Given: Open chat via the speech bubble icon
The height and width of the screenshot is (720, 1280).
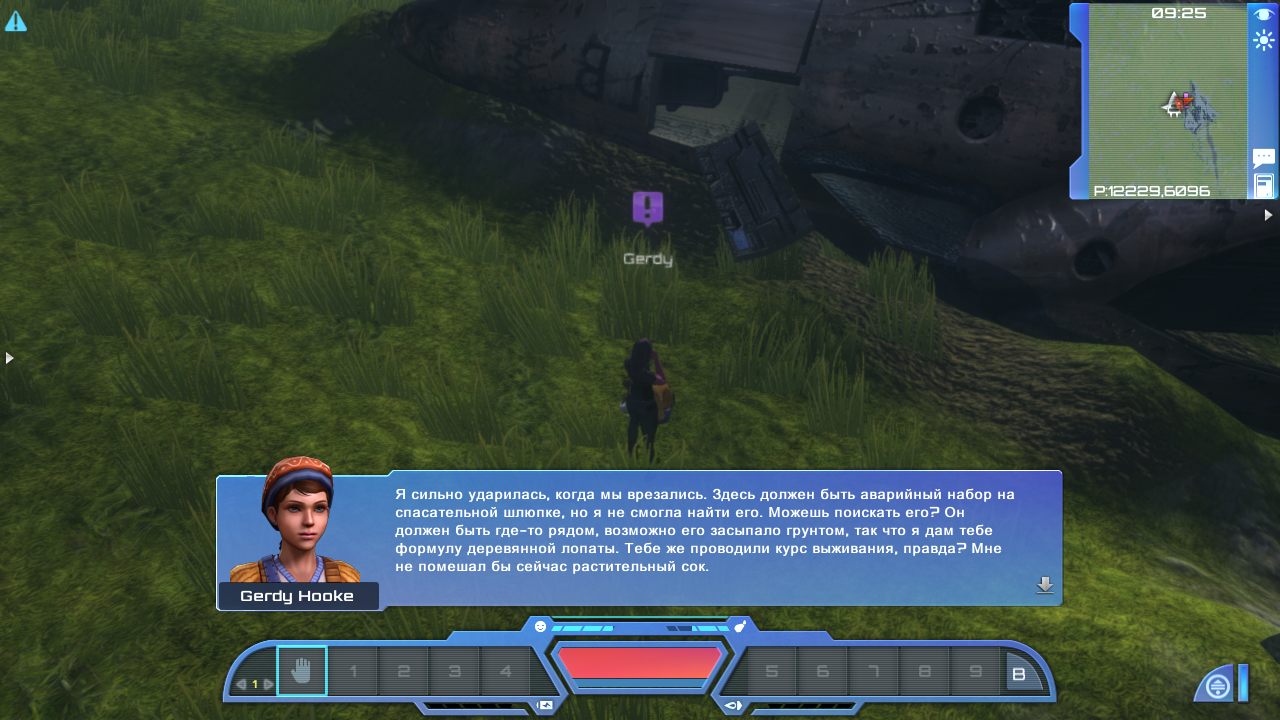Looking at the screenshot, I should (x=1263, y=158).
